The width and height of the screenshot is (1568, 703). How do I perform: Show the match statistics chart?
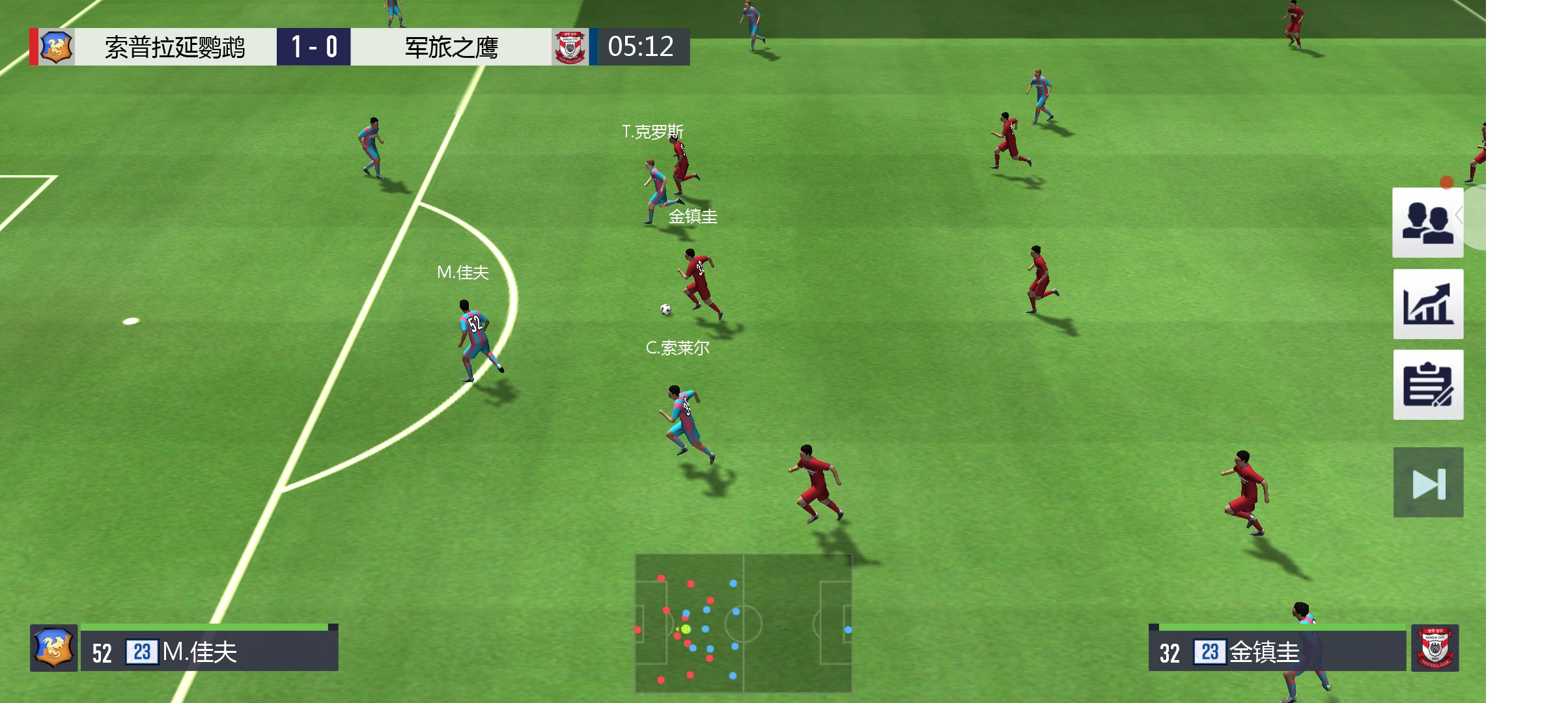pos(1427,304)
